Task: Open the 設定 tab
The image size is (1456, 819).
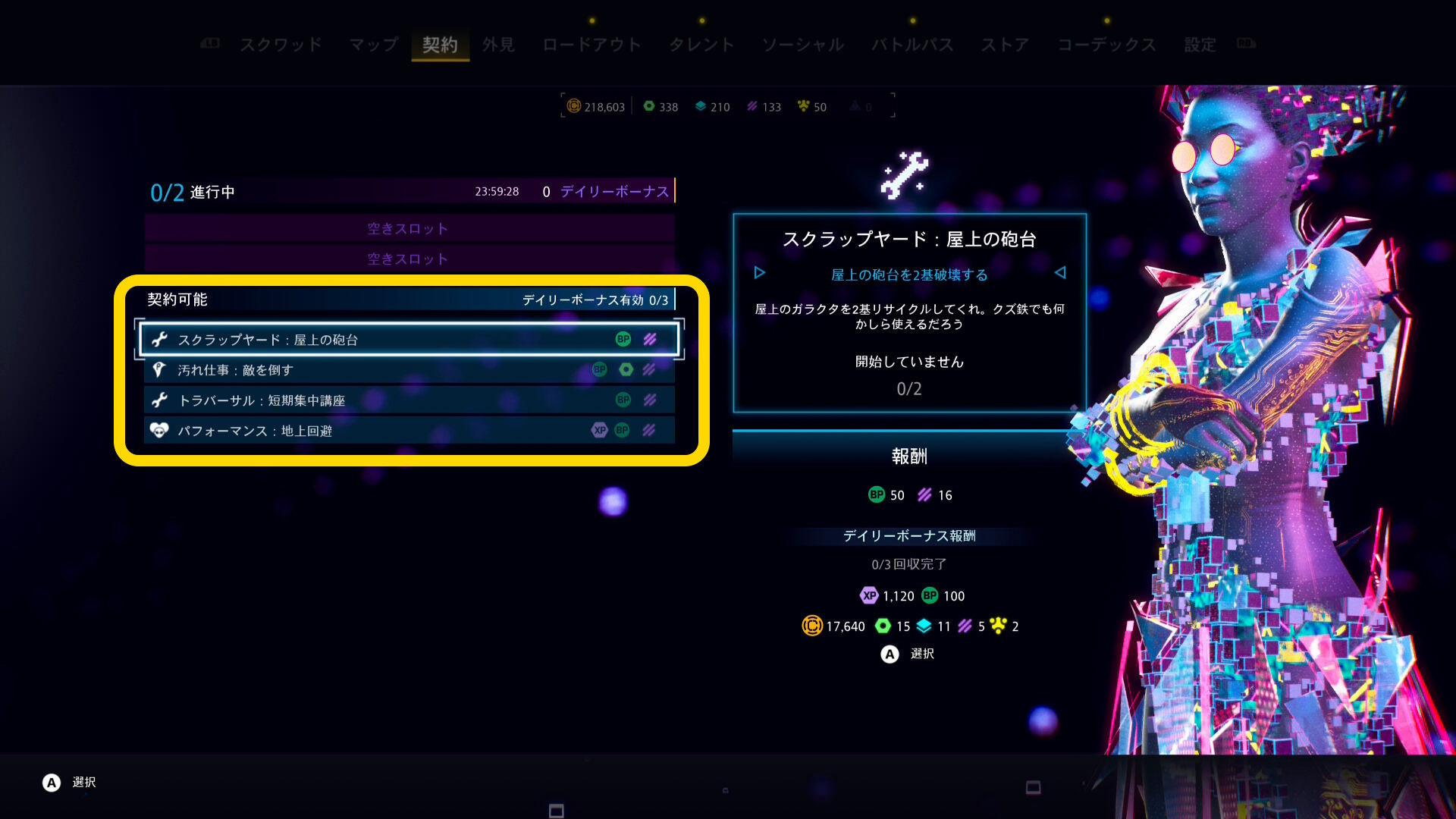Action: point(1200,45)
